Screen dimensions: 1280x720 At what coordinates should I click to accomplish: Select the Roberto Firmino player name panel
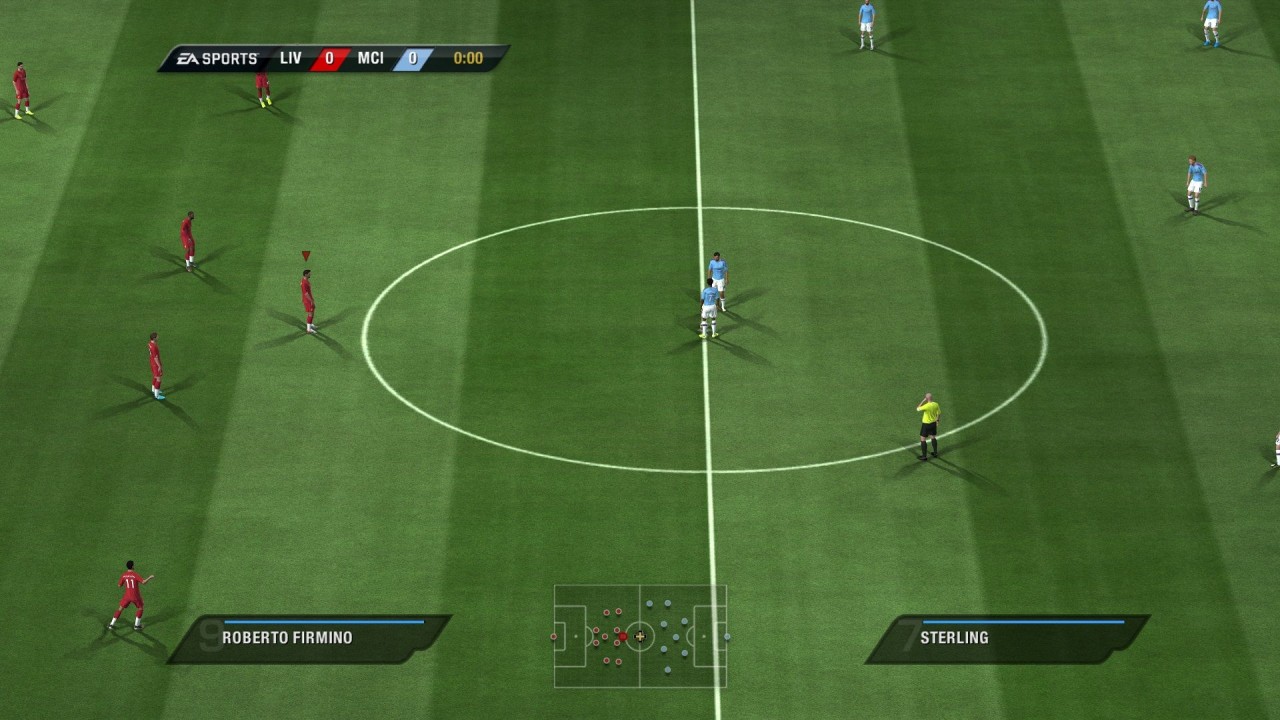[308, 638]
